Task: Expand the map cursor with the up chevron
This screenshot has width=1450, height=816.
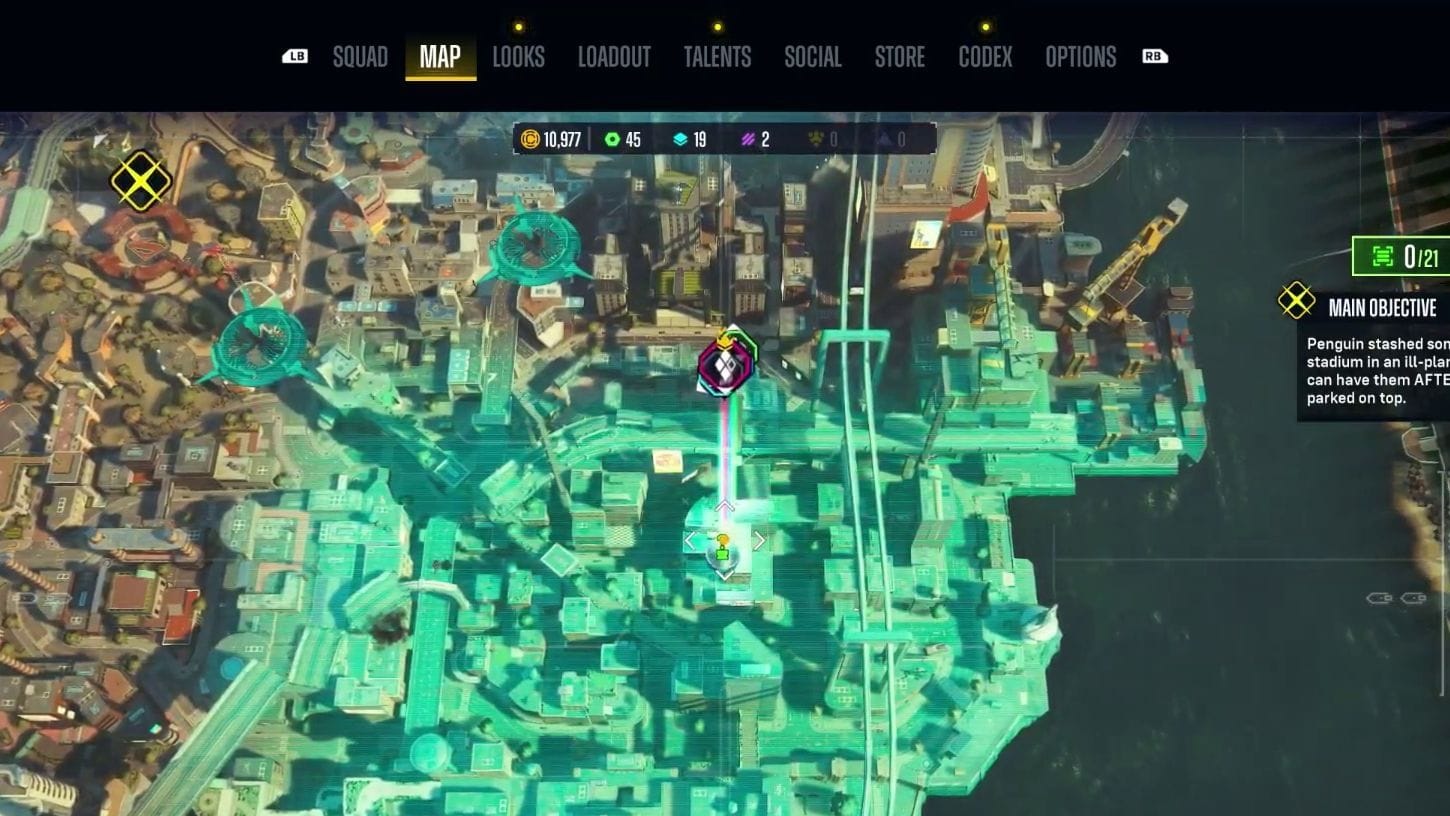Action: tap(724, 505)
